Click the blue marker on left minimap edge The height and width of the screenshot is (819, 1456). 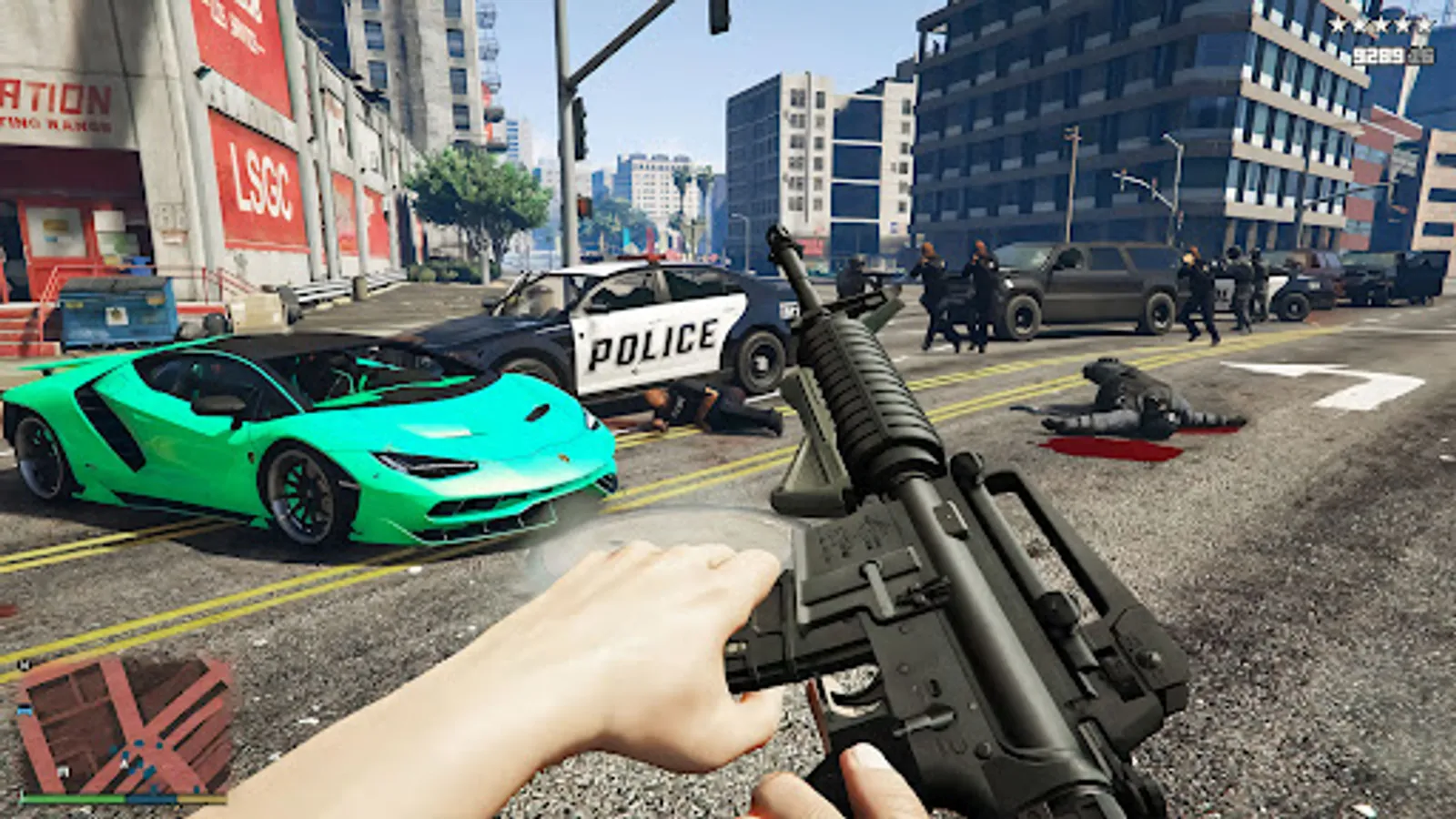click(x=24, y=709)
